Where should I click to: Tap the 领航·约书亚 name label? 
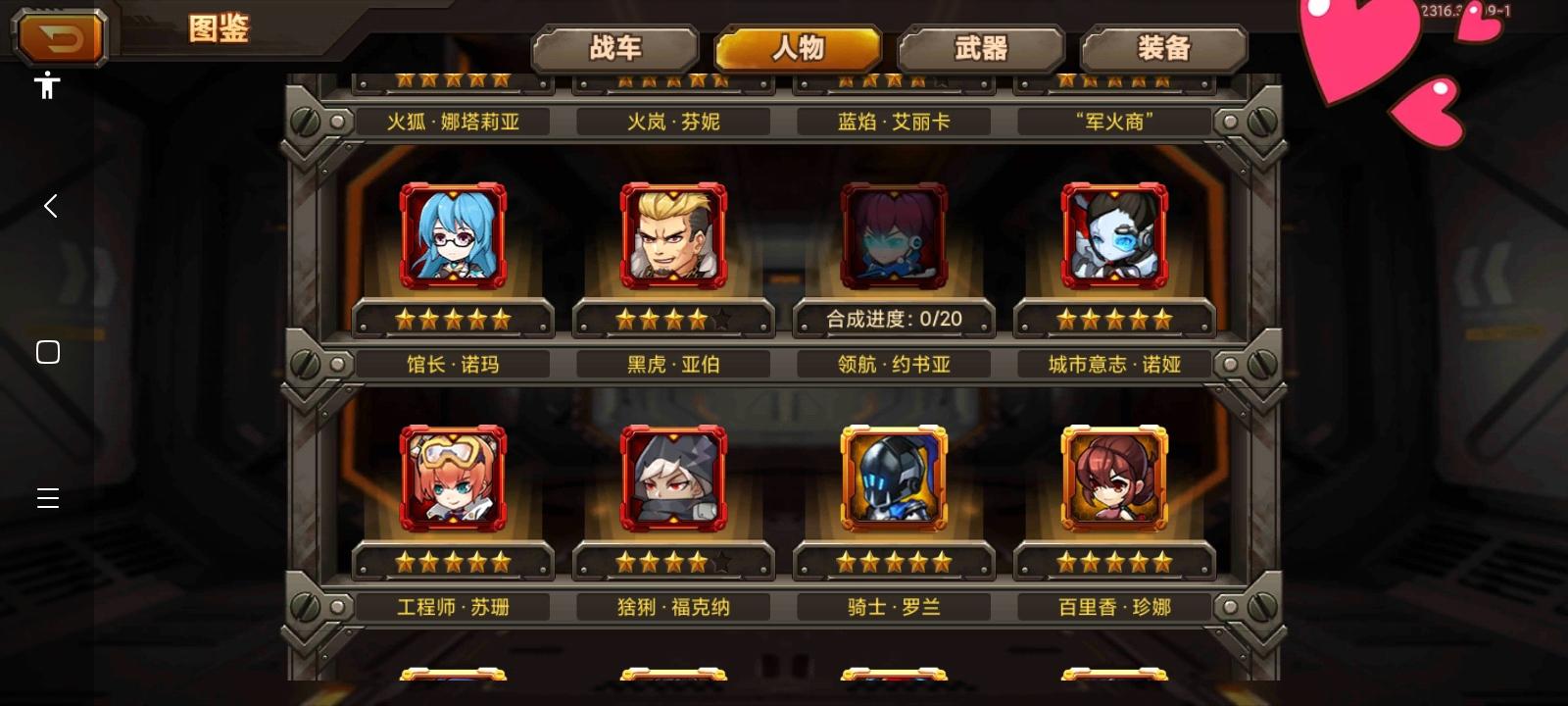pyautogui.click(x=894, y=363)
